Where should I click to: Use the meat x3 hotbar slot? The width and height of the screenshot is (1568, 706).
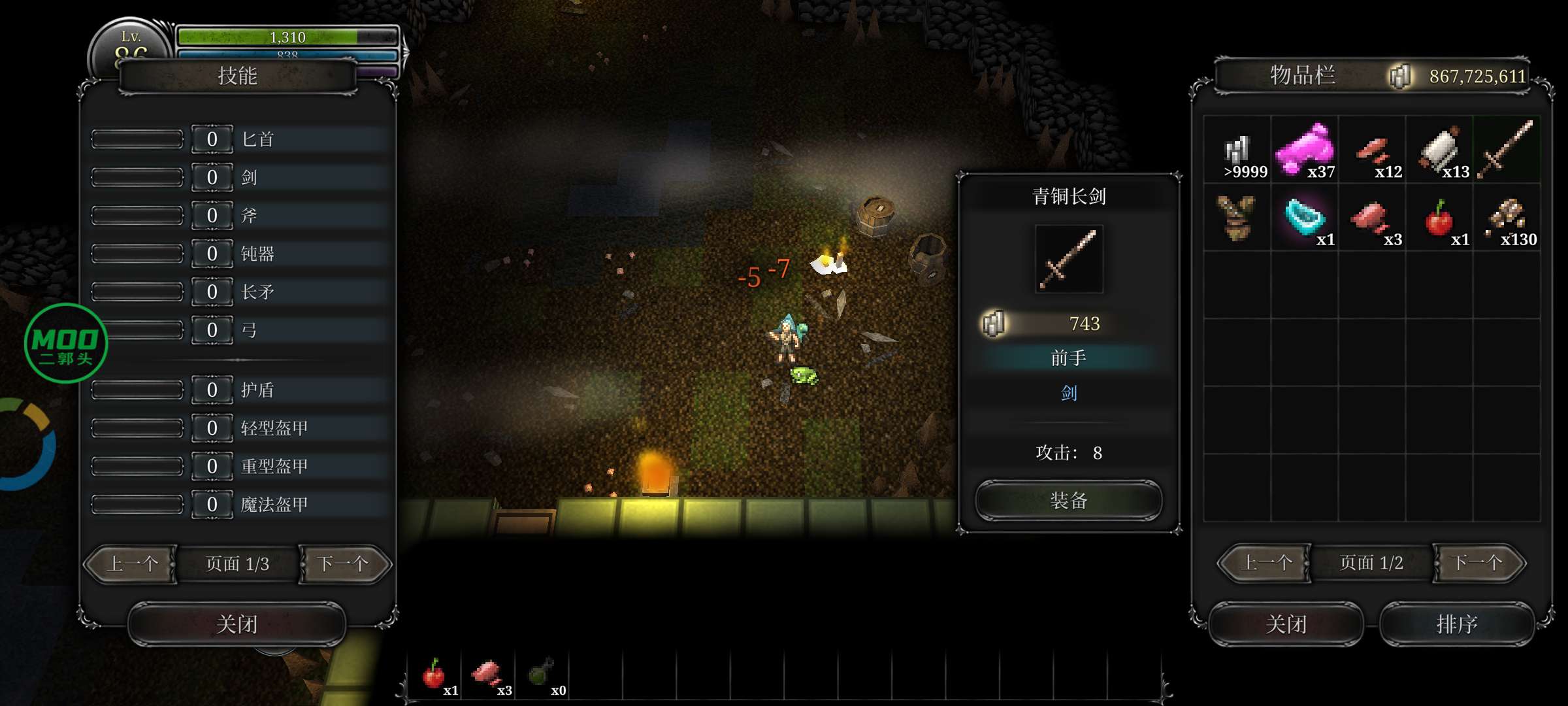(x=487, y=675)
